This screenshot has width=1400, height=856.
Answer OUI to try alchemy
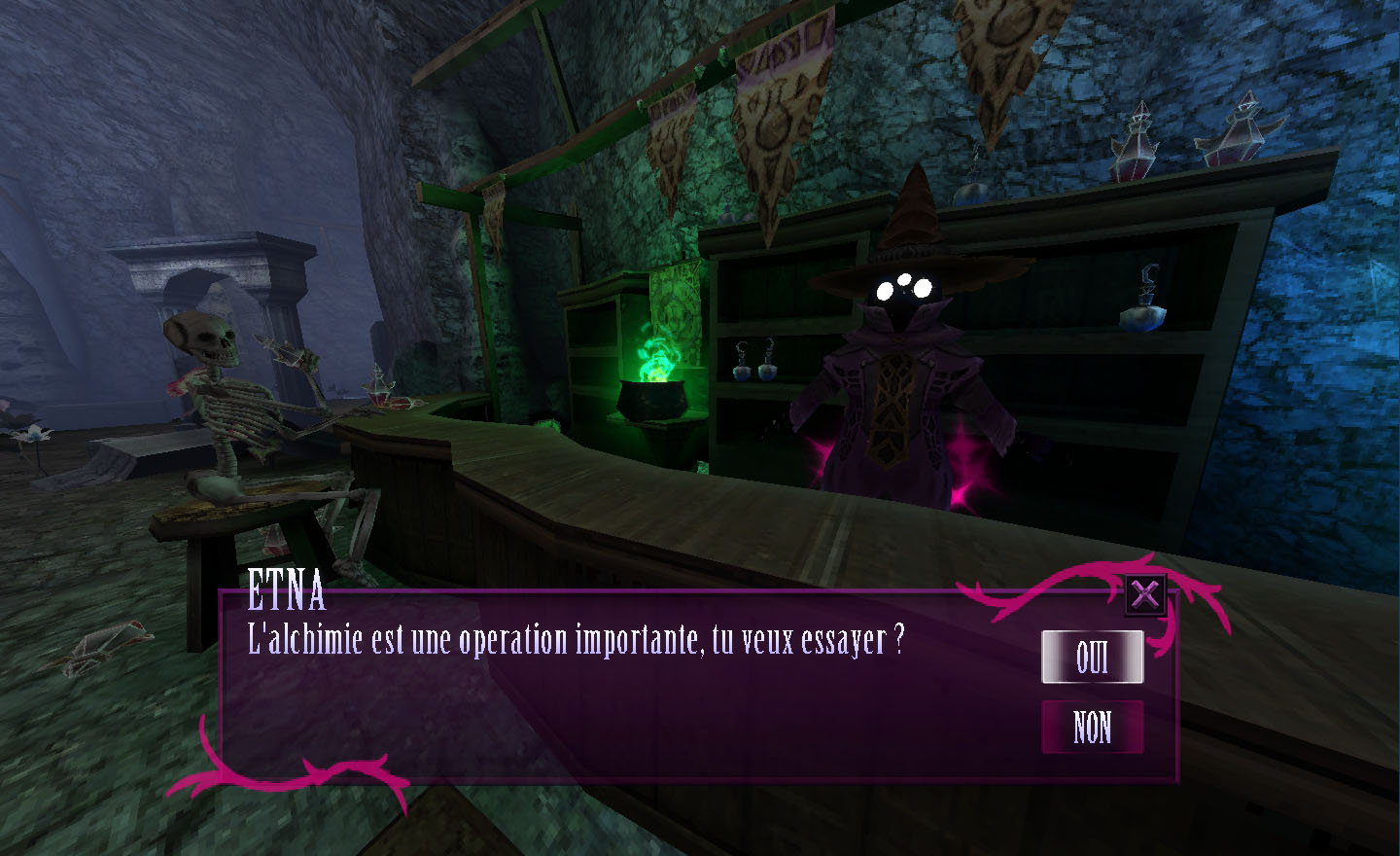pos(1092,658)
